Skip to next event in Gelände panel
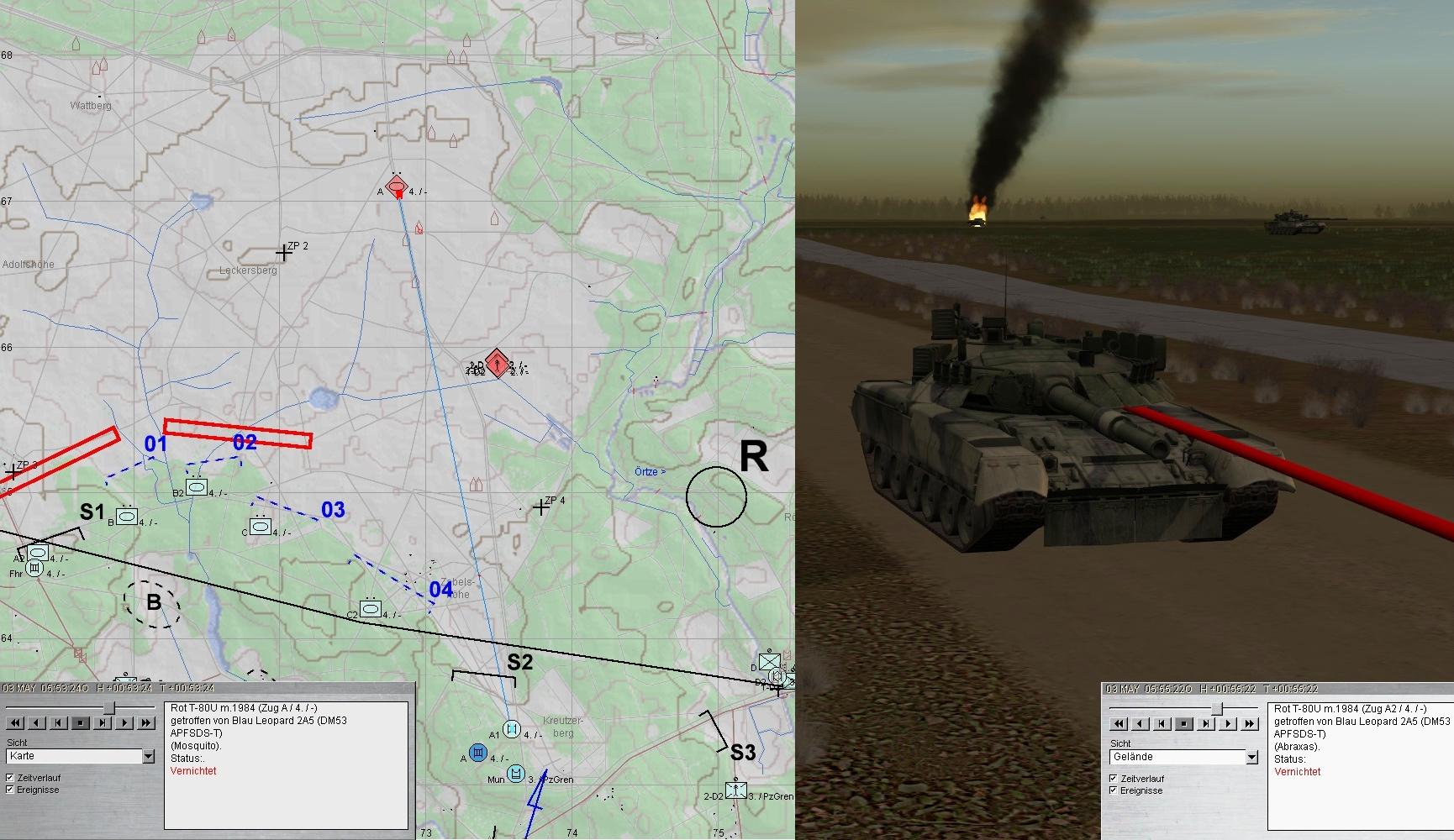The width and height of the screenshot is (1454, 840). pyautogui.click(x=1206, y=723)
